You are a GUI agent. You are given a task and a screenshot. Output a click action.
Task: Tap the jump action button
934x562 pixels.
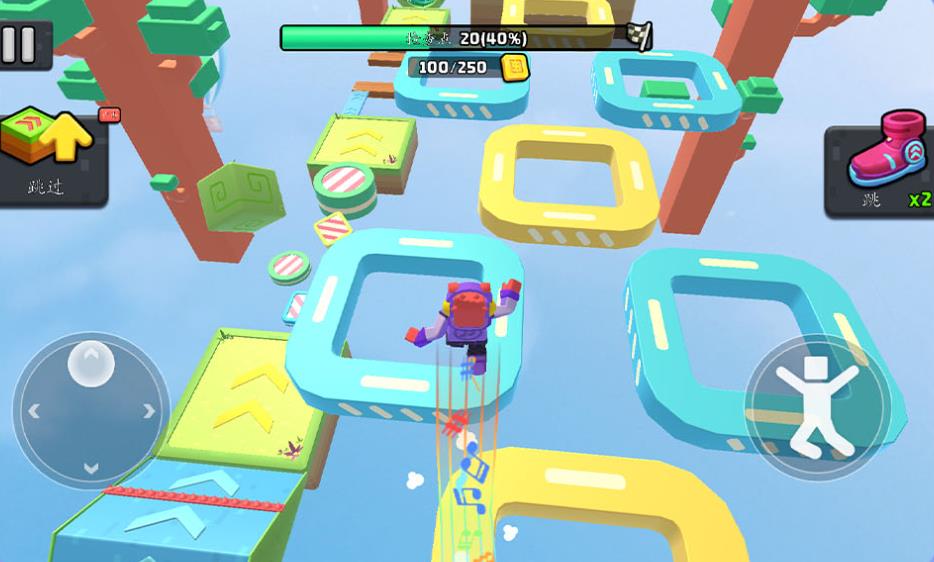pyautogui.click(x=817, y=407)
